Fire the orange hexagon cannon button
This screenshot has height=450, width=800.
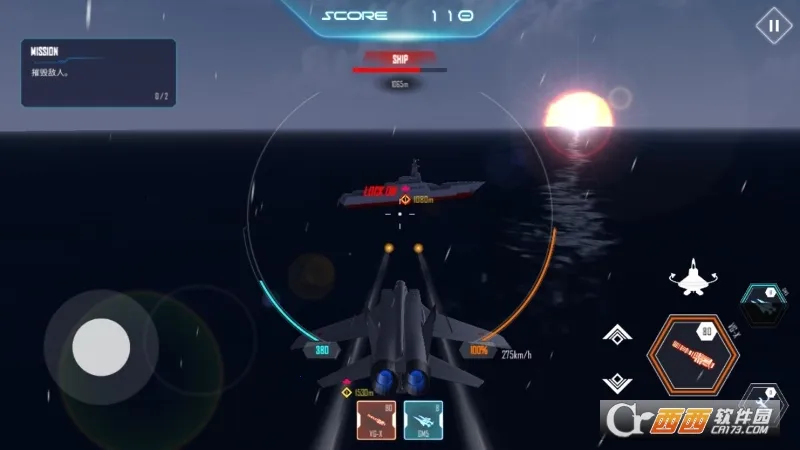[689, 354]
